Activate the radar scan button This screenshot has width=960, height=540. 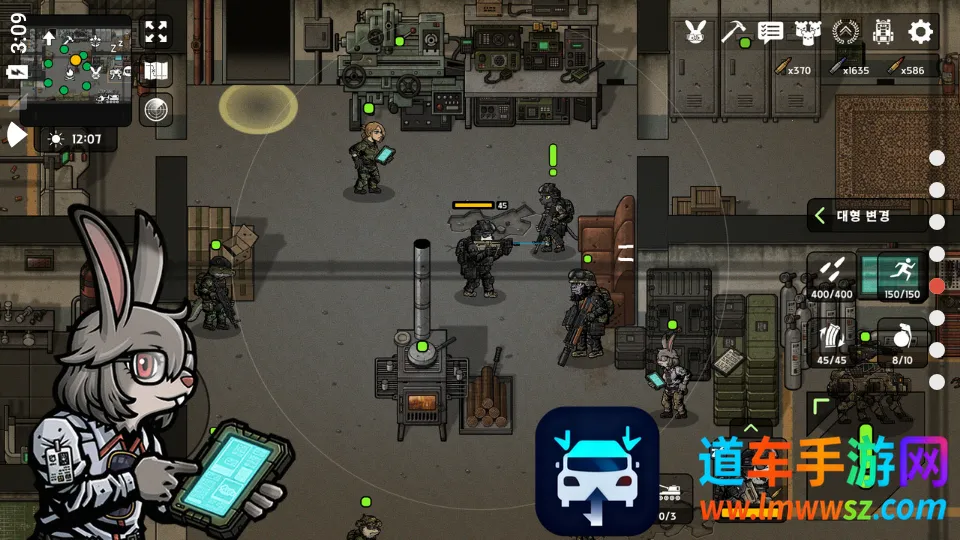(x=156, y=109)
